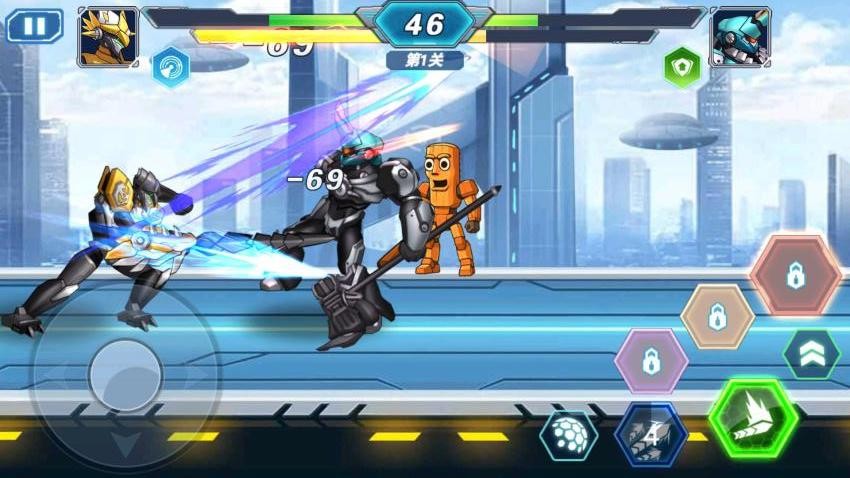The image size is (850, 478).
Task: Click the virtual joystick thumb pad
Action: [x=125, y=375]
